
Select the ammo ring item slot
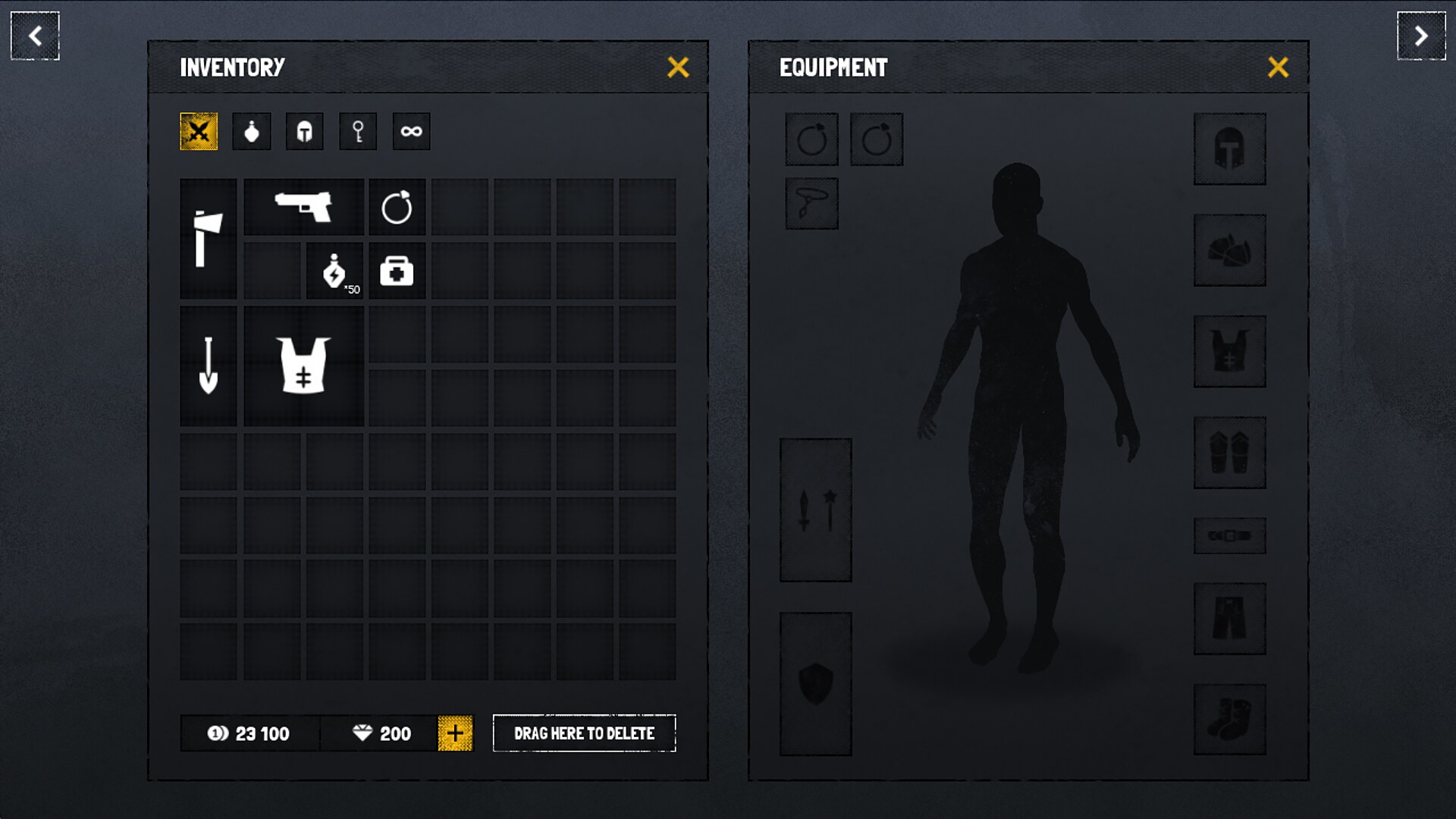click(x=397, y=206)
